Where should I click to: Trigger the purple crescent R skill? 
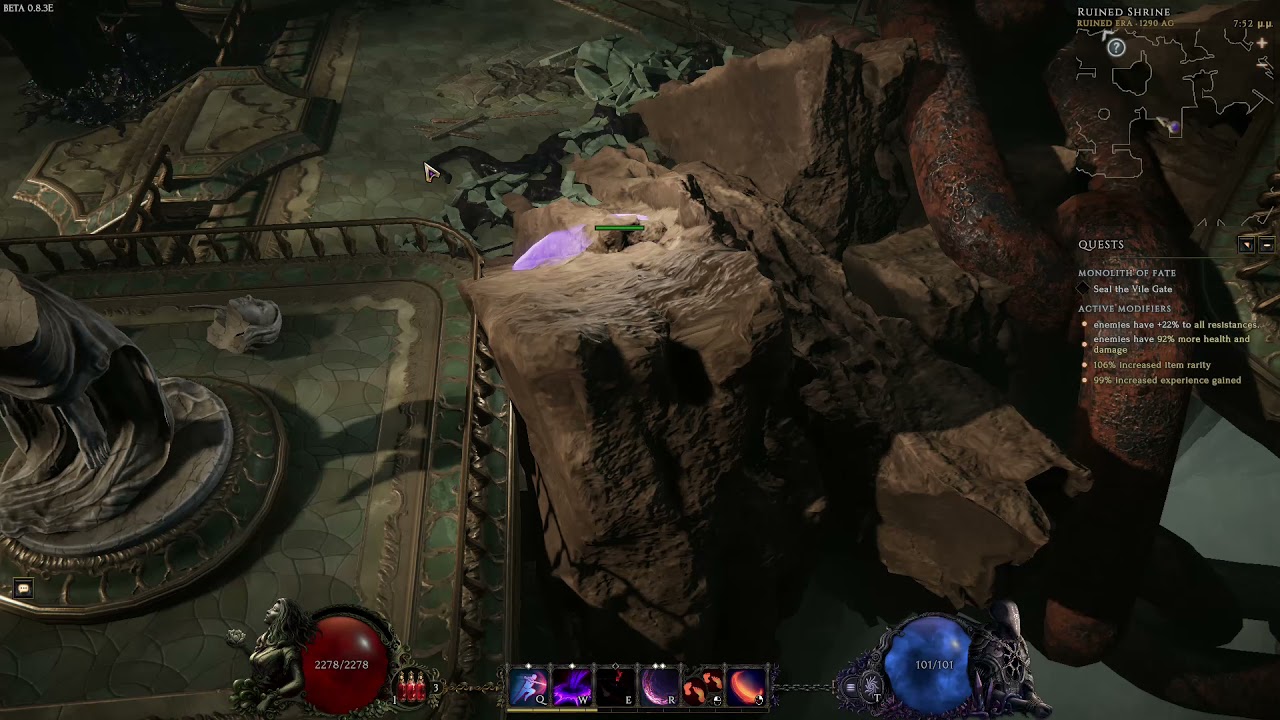(x=659, y=687)
